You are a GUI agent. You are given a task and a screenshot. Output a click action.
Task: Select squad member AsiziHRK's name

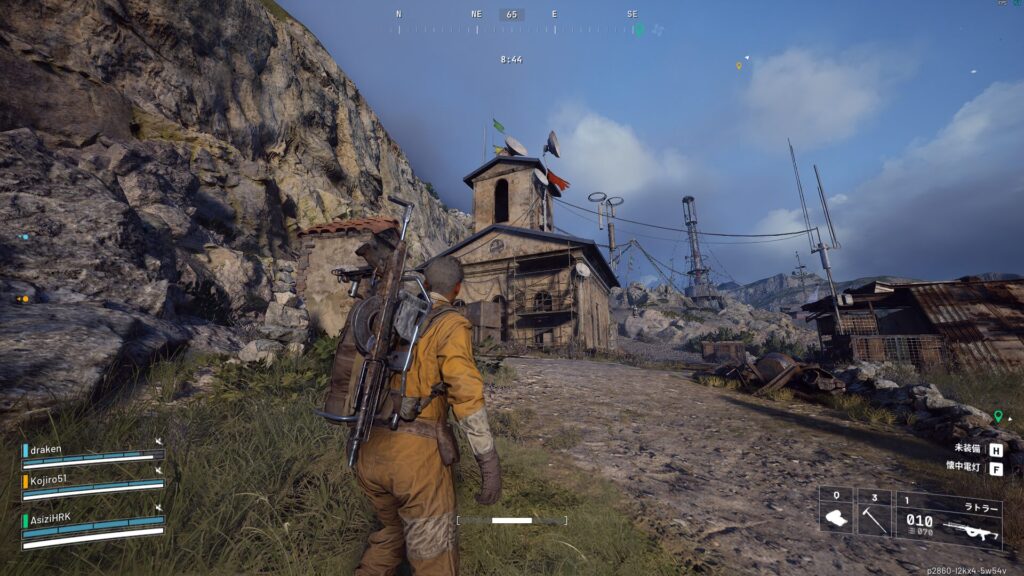click(52, 517)
